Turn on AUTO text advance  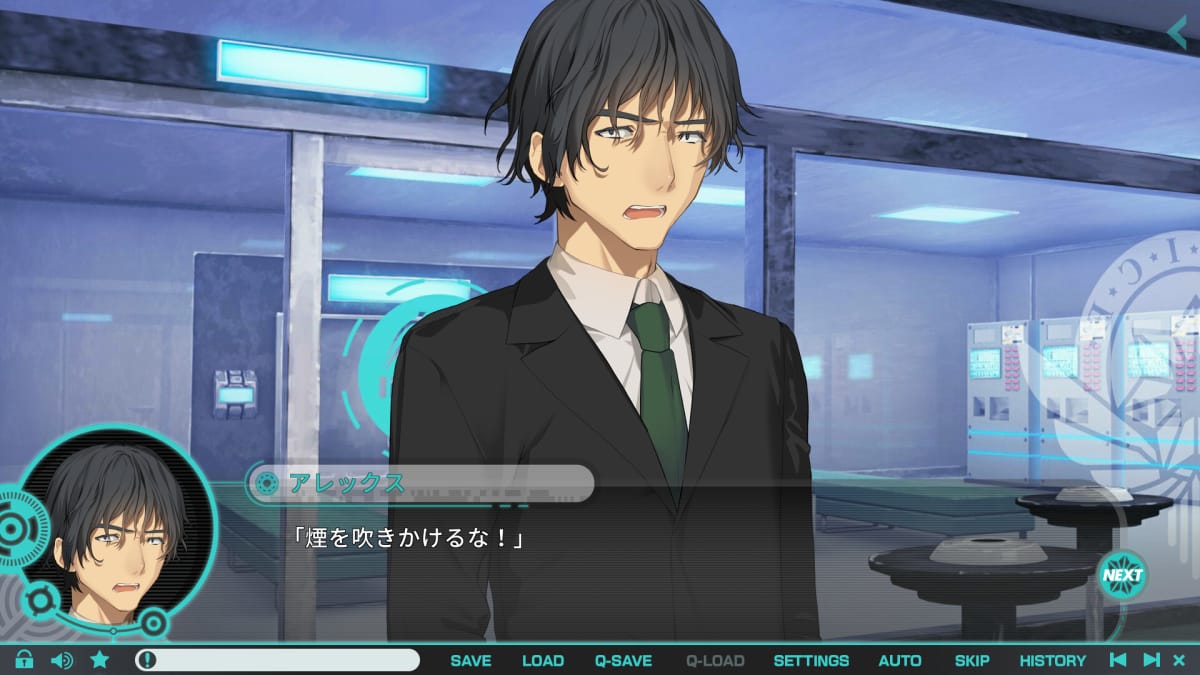click(900, 660)
